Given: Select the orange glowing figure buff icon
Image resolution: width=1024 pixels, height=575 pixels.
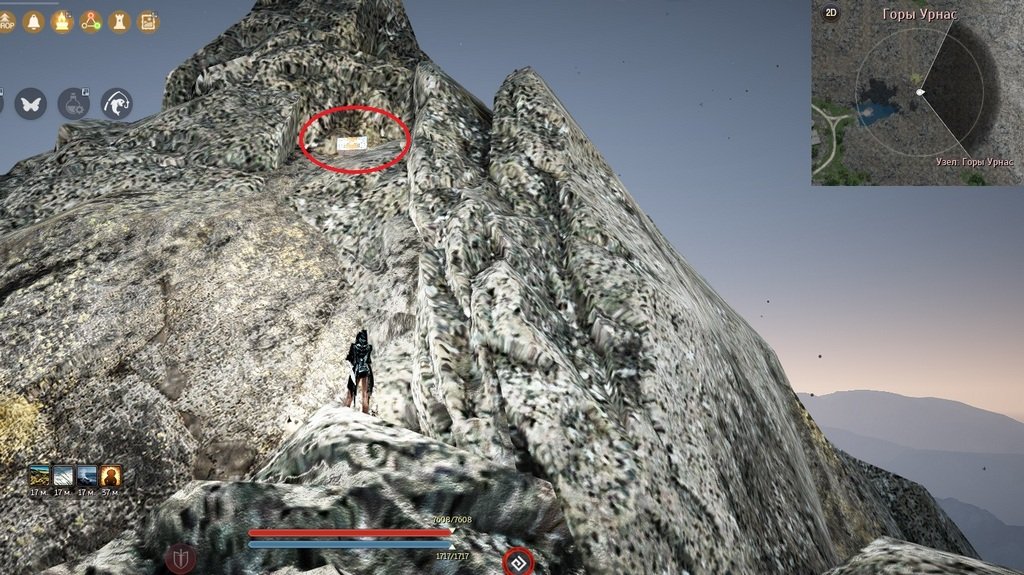Looking at the screenshot, I should pyautogui.click(x=111, y=475).
